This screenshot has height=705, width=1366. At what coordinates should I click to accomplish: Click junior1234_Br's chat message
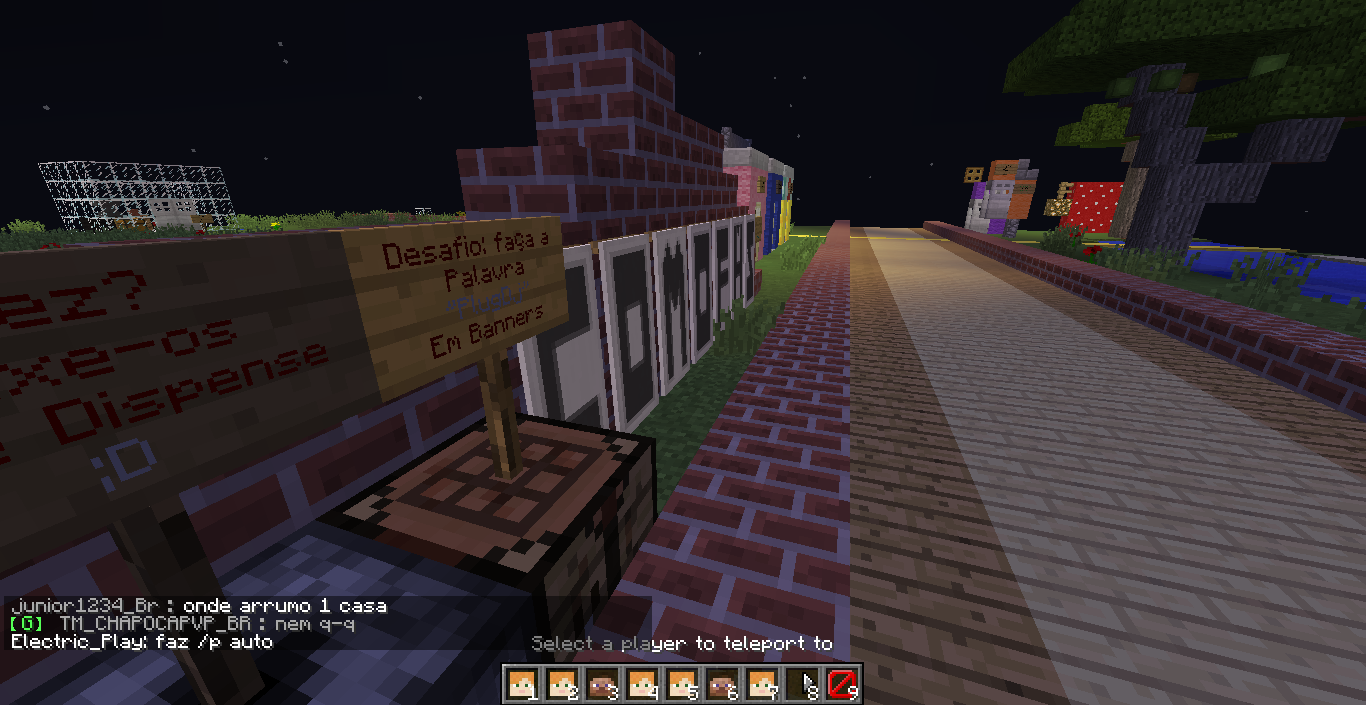point(197,606)
